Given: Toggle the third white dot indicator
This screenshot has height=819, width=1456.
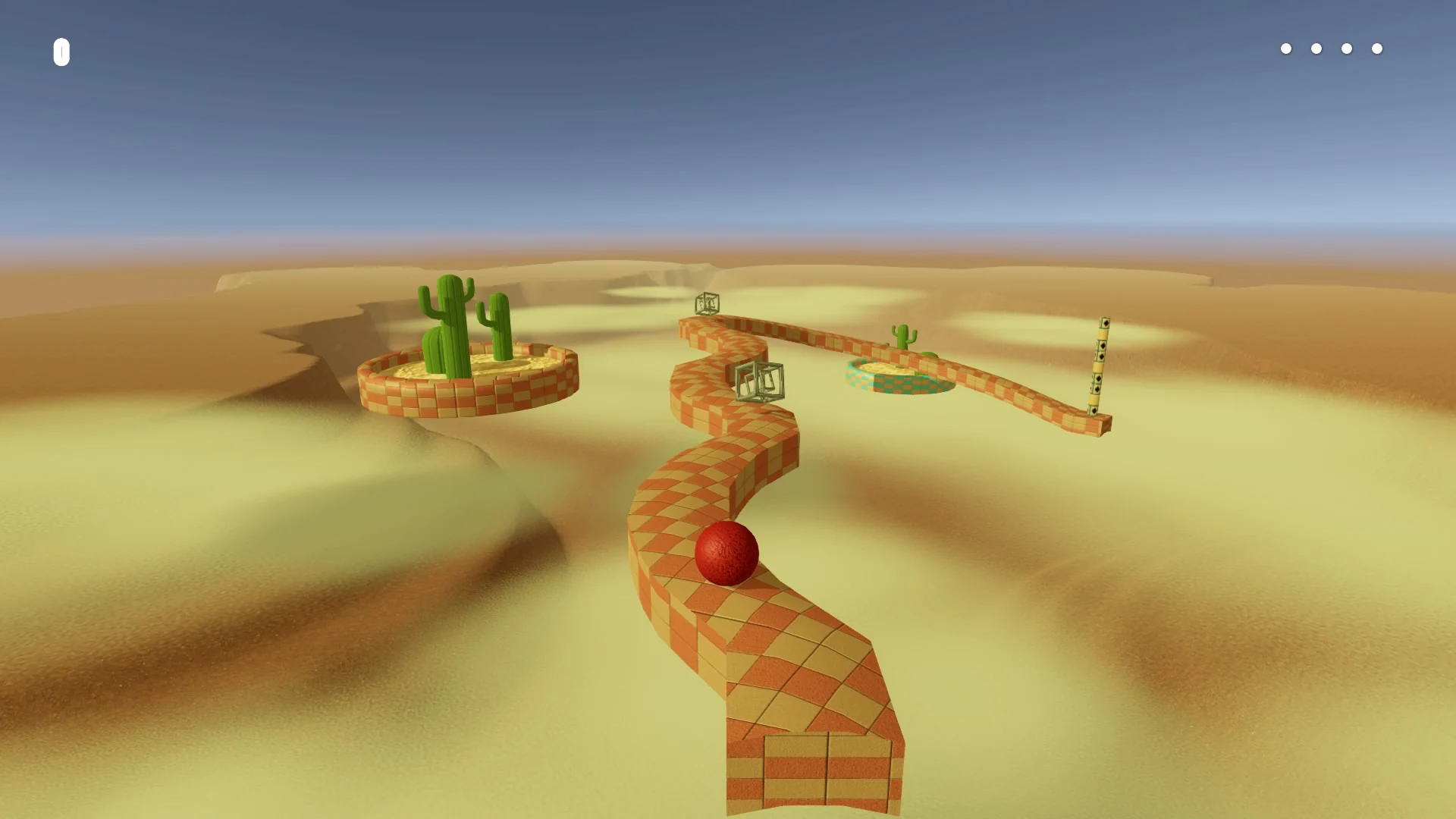Looking at the screenshot, I should (x=1346, y=49).
